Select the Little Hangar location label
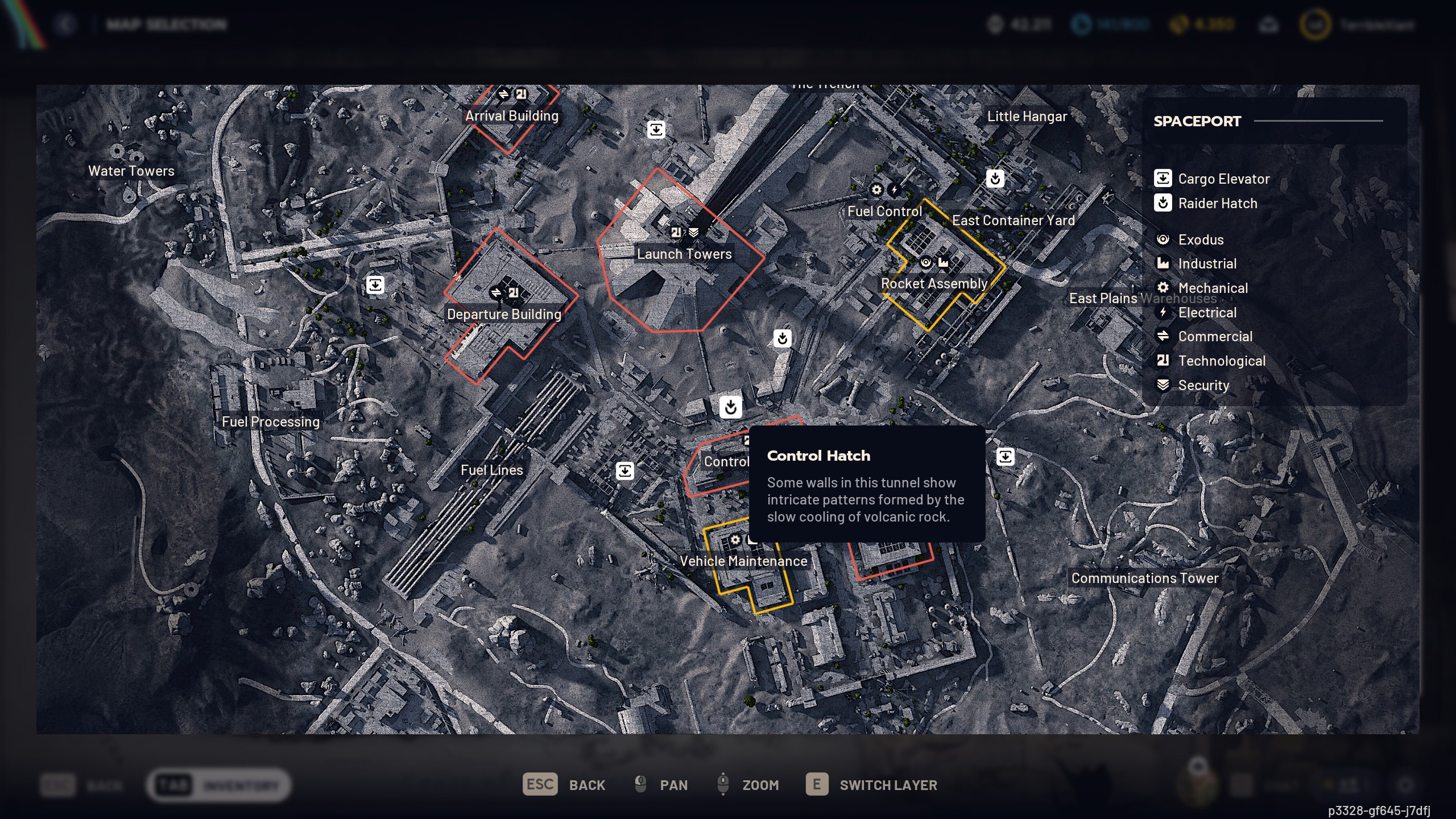This screenshot has height=819, width=1456. click(1027, 117)
